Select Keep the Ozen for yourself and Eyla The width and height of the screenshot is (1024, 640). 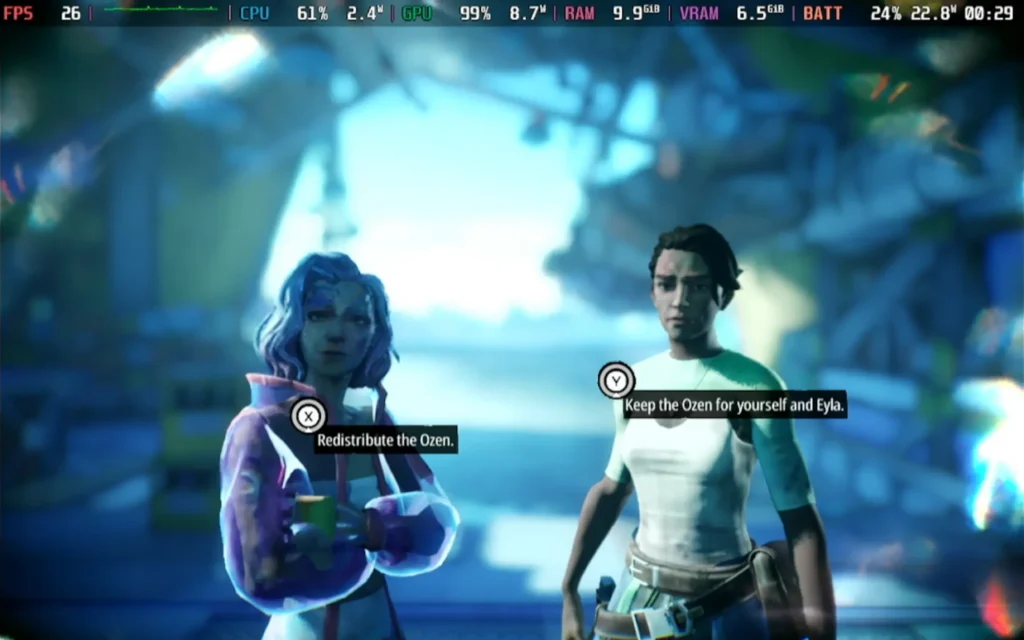(x=734, y=405)
